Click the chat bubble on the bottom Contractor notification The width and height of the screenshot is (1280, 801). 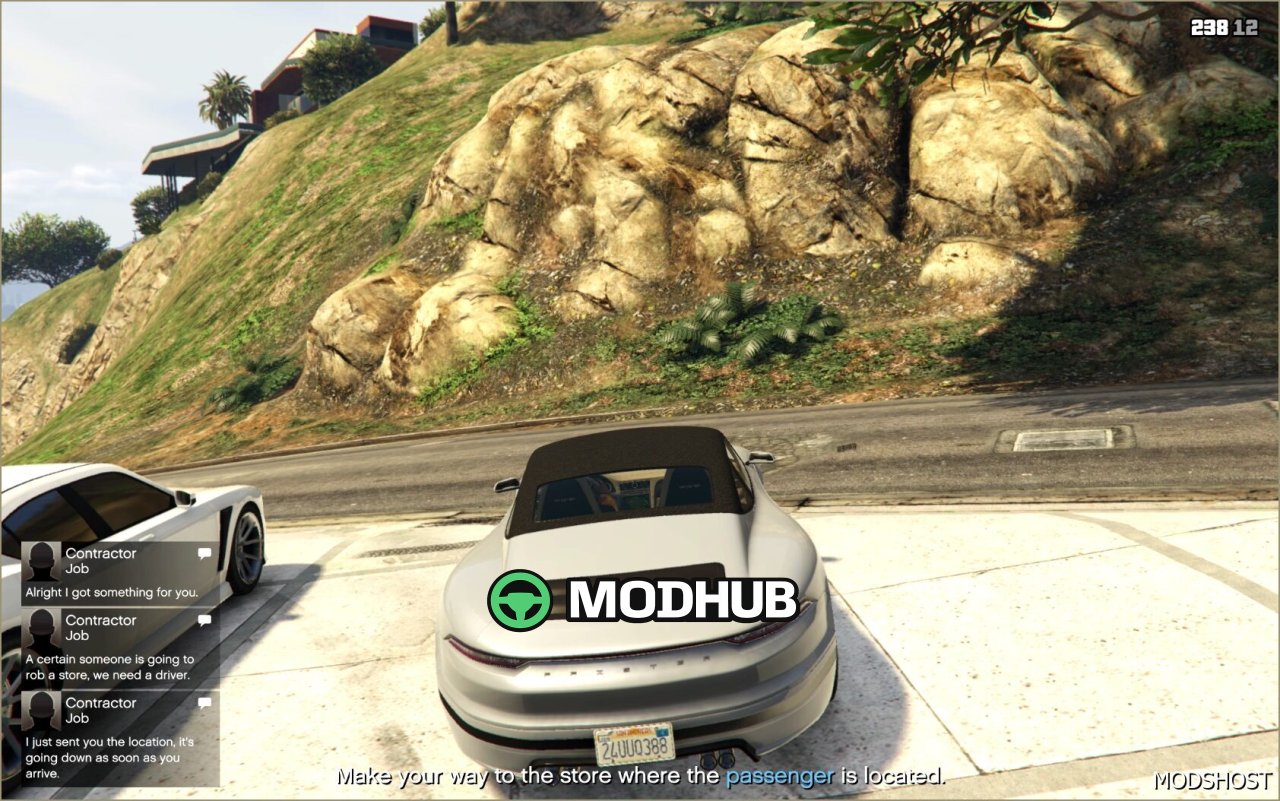coord(204,703)
